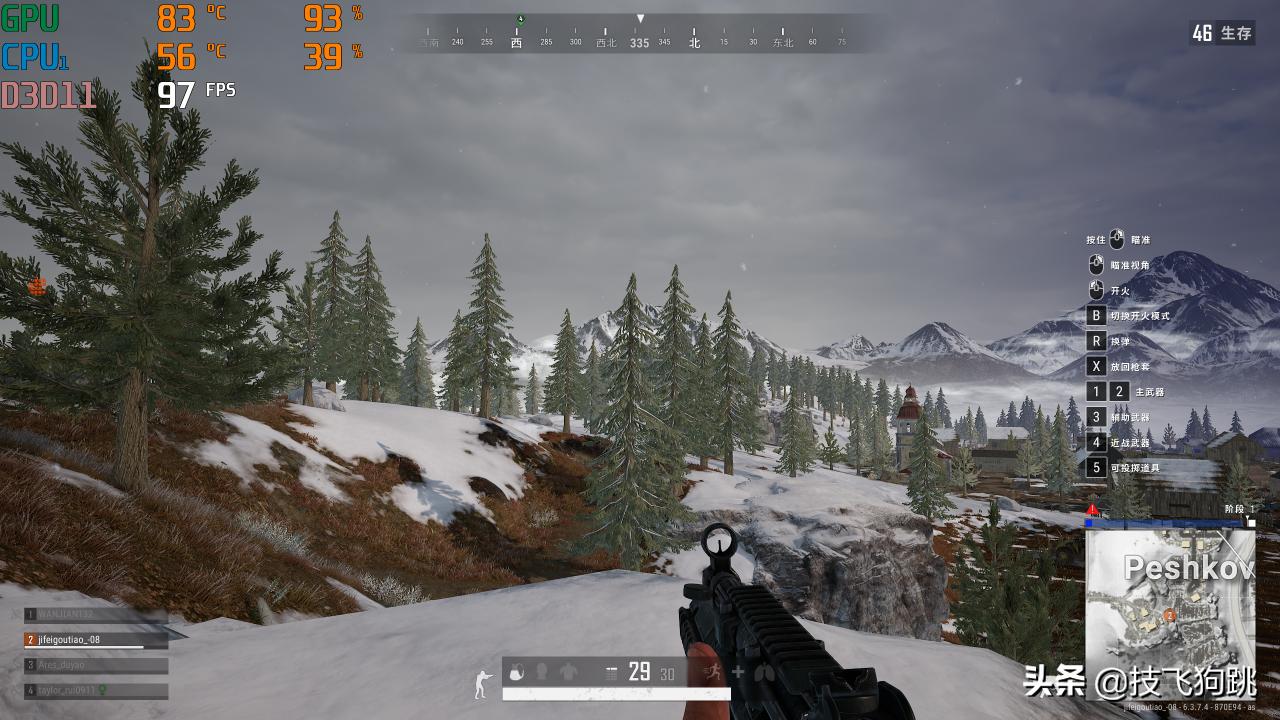This screenshot has width=1280, height=720.
Task: Click the fire mode bullets indicator
Action: tap(611, 673)
